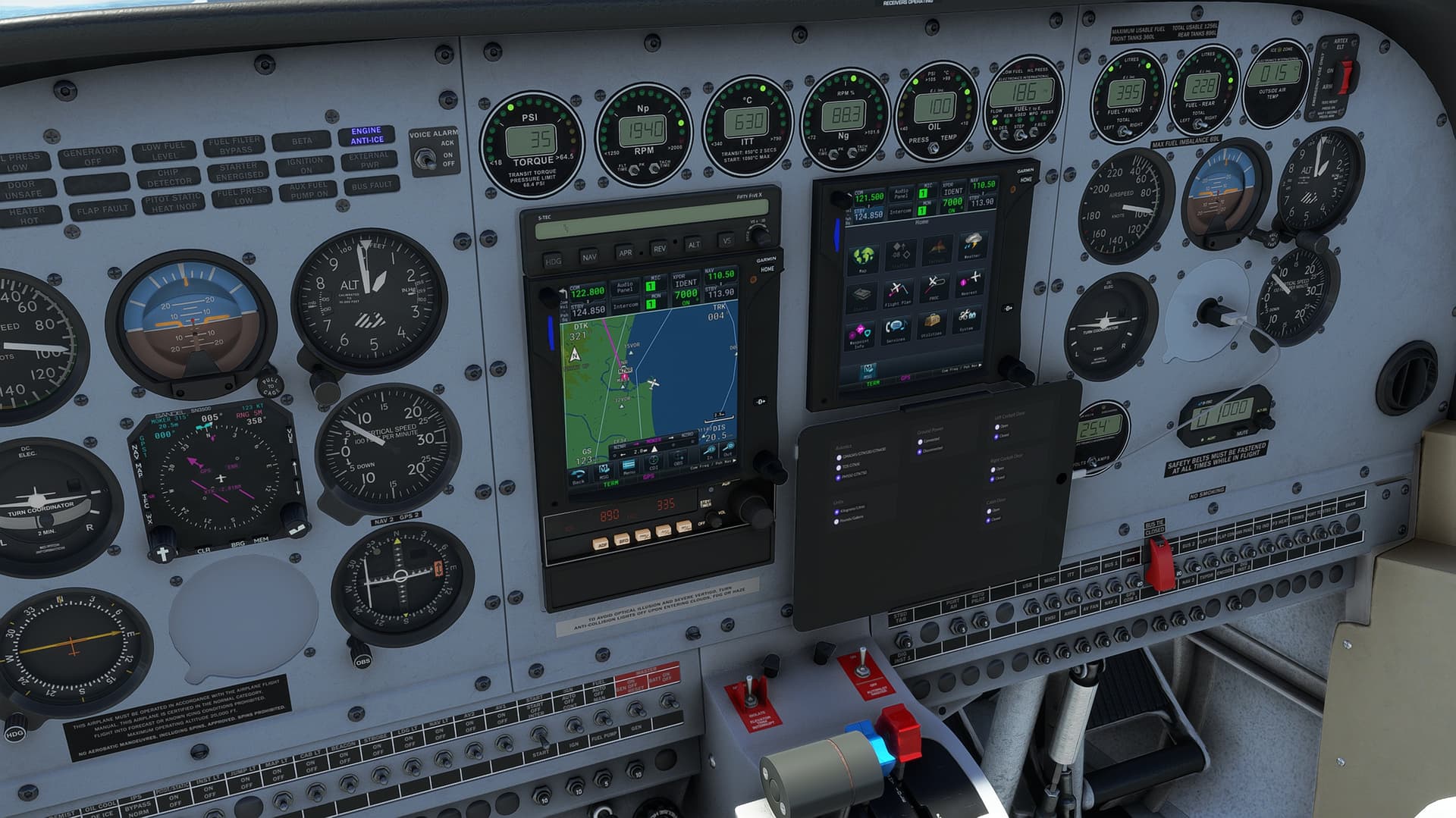Select the Weather icon on the GTN750 home screen
This screenshot has width=1456, height=818.
(972, 246)
